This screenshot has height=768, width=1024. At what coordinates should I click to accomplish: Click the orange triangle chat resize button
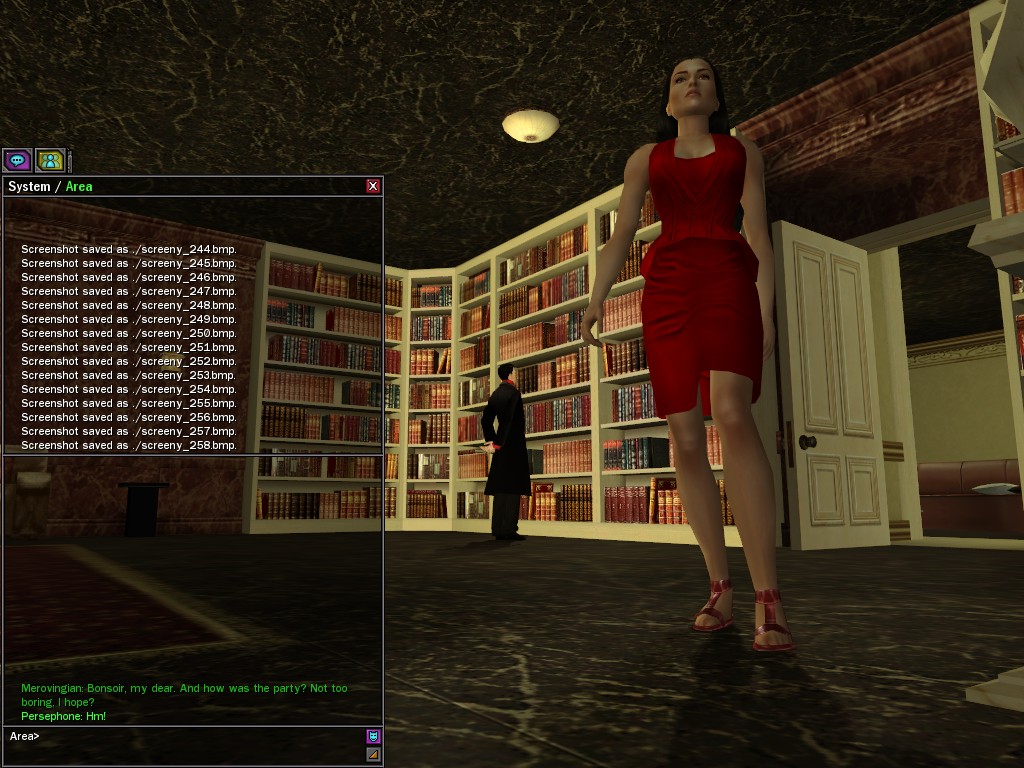[373, 754]
